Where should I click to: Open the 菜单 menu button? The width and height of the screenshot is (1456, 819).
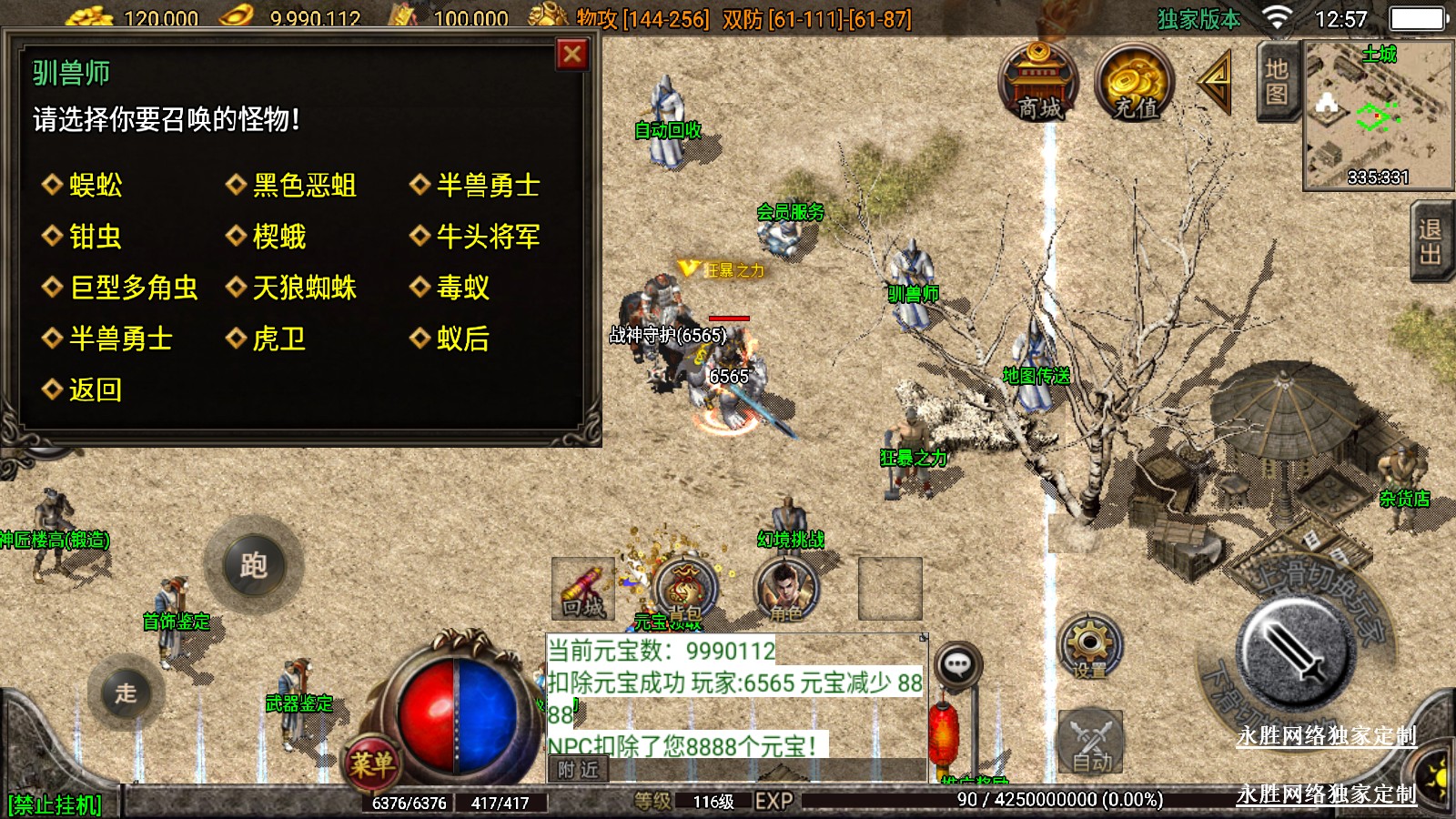tap(372, 763)
